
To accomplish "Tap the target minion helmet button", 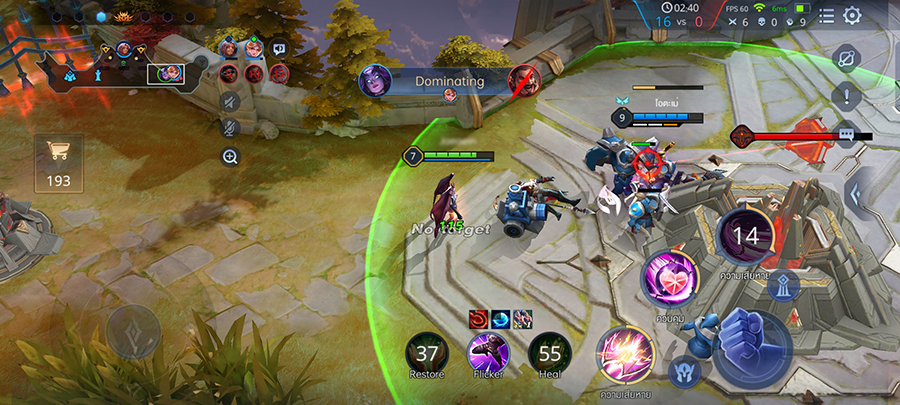I will 685,371.
